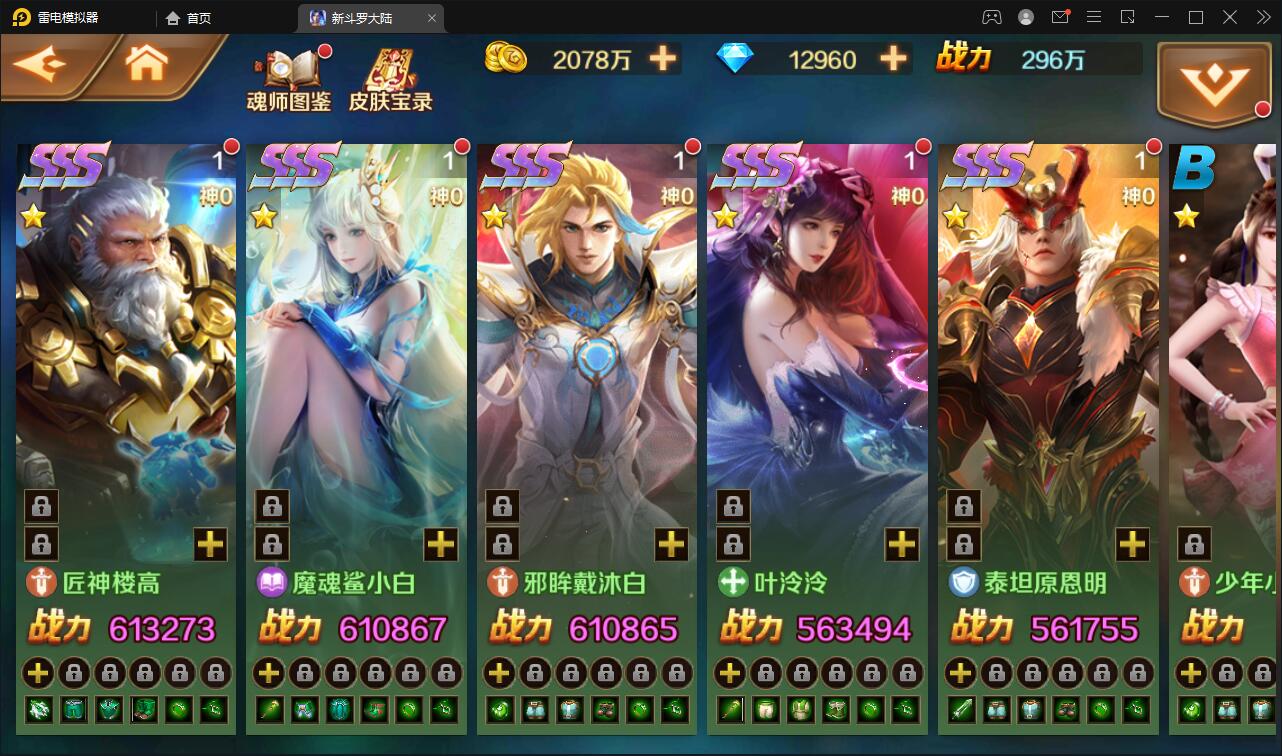Click the first equipment thumbnail under 泰坦原恩明

pyautogui.click(x=961, y=709)
